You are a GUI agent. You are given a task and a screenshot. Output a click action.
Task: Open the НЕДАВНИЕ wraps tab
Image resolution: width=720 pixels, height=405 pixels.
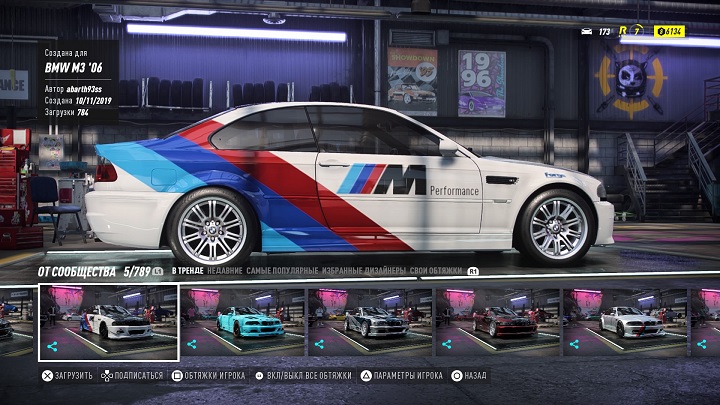pyautogui.click(x=224, y=270)
